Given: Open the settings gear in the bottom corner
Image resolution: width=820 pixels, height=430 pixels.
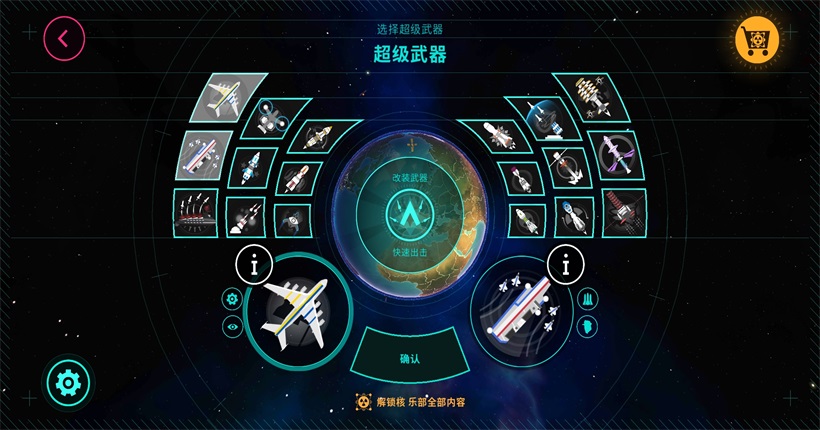Looking at the screenshot, I should coord(68,381).
